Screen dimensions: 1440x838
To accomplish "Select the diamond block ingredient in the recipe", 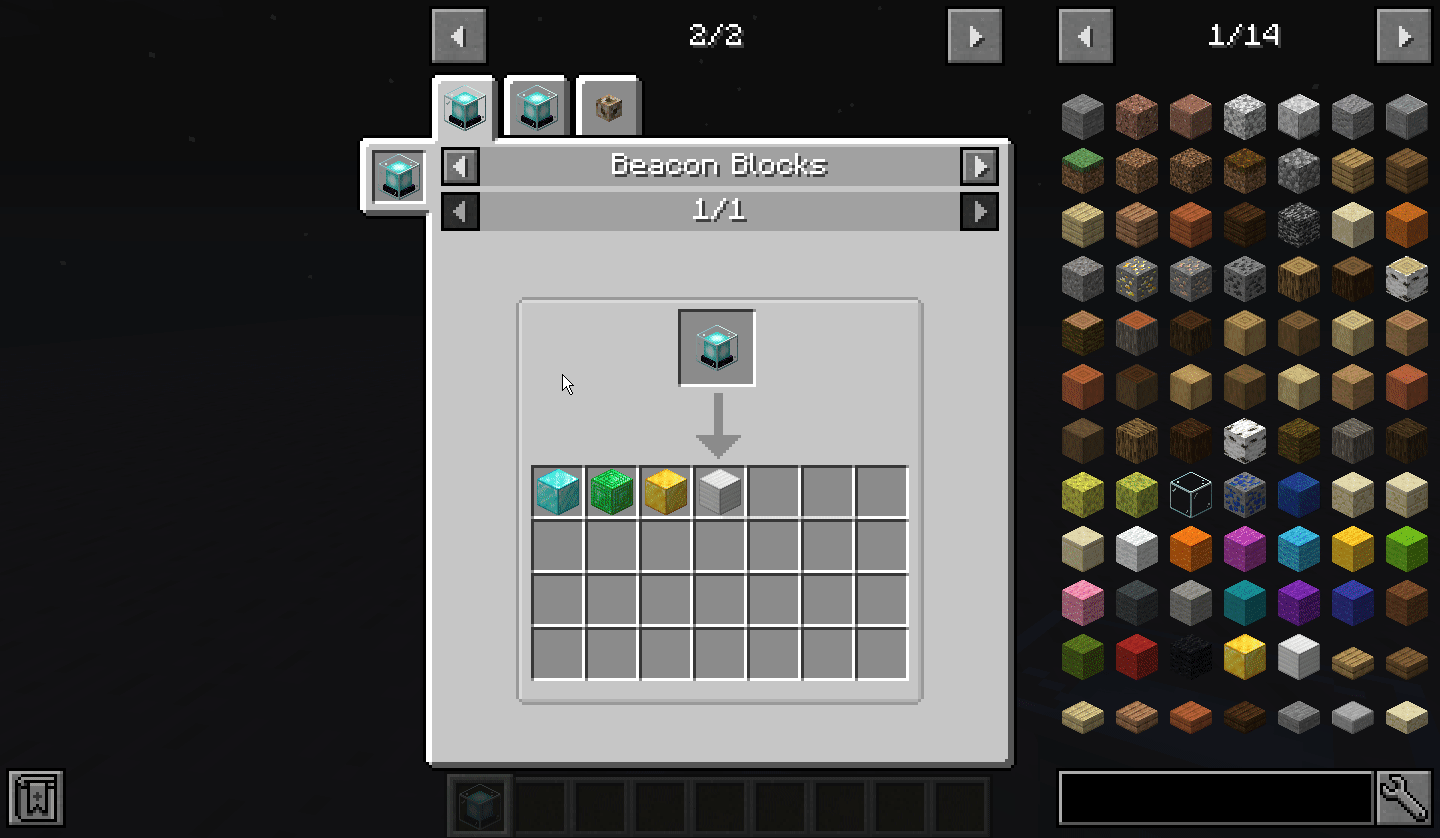I will pyautogui.click(x=557, y=491).
